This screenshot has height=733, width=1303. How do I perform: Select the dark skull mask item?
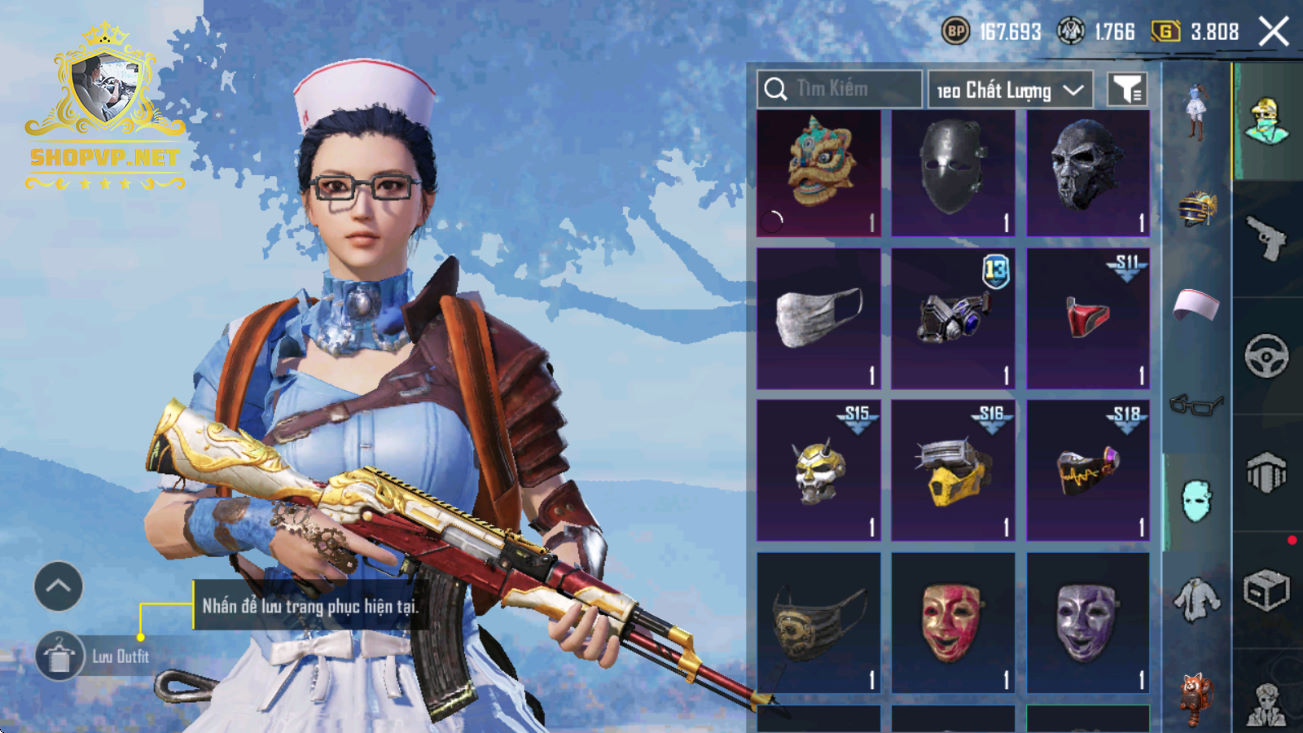[1088, 173]
